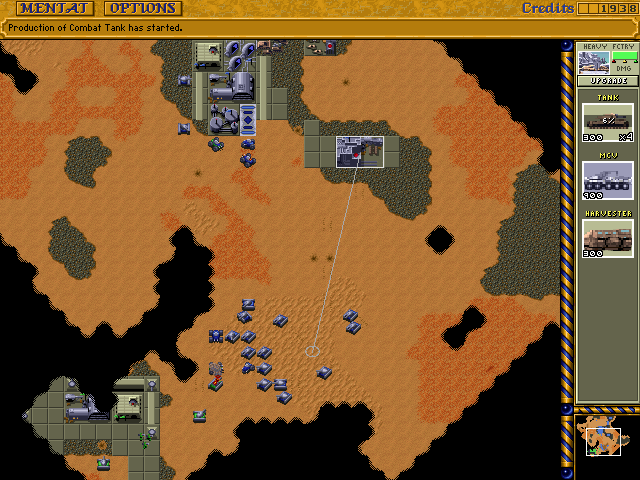Viewport: 640px width, 480px height.
Task: Choose the Harvester build icon
Action: click(x=608, y=238)
